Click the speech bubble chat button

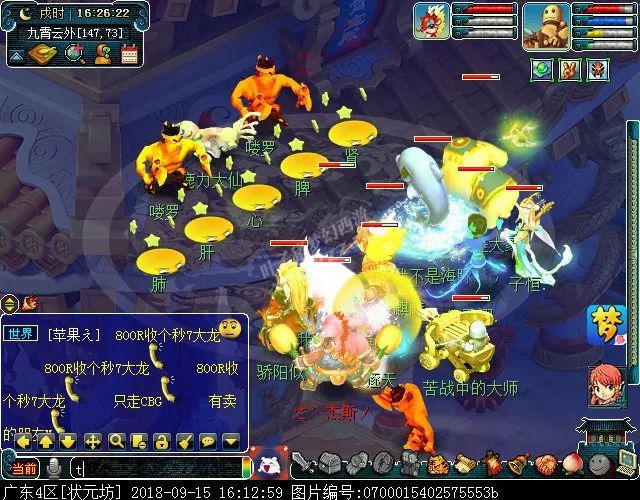point(208,440)
